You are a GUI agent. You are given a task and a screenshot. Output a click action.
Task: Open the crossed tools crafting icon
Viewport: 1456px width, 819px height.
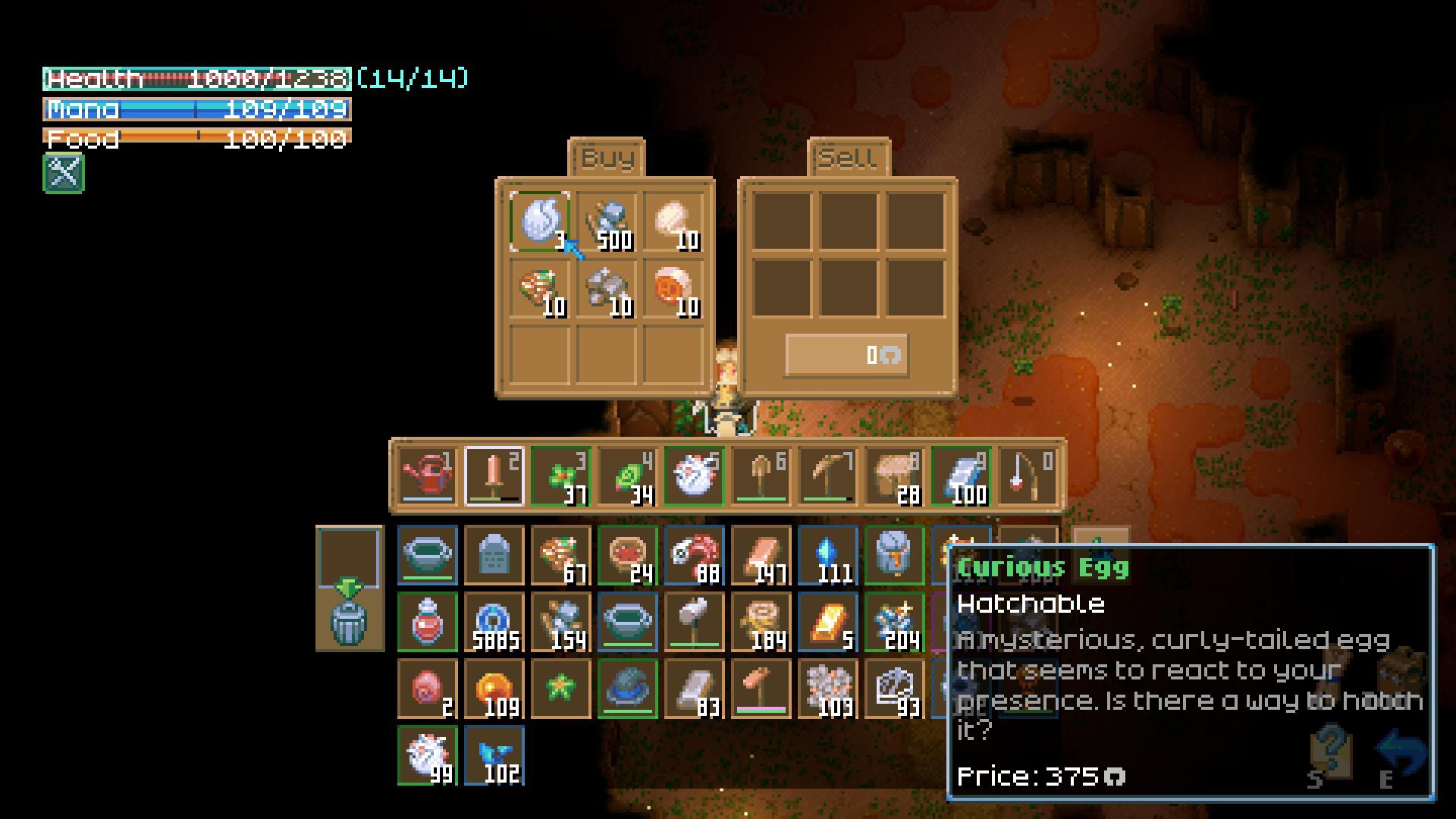[64, 173]
